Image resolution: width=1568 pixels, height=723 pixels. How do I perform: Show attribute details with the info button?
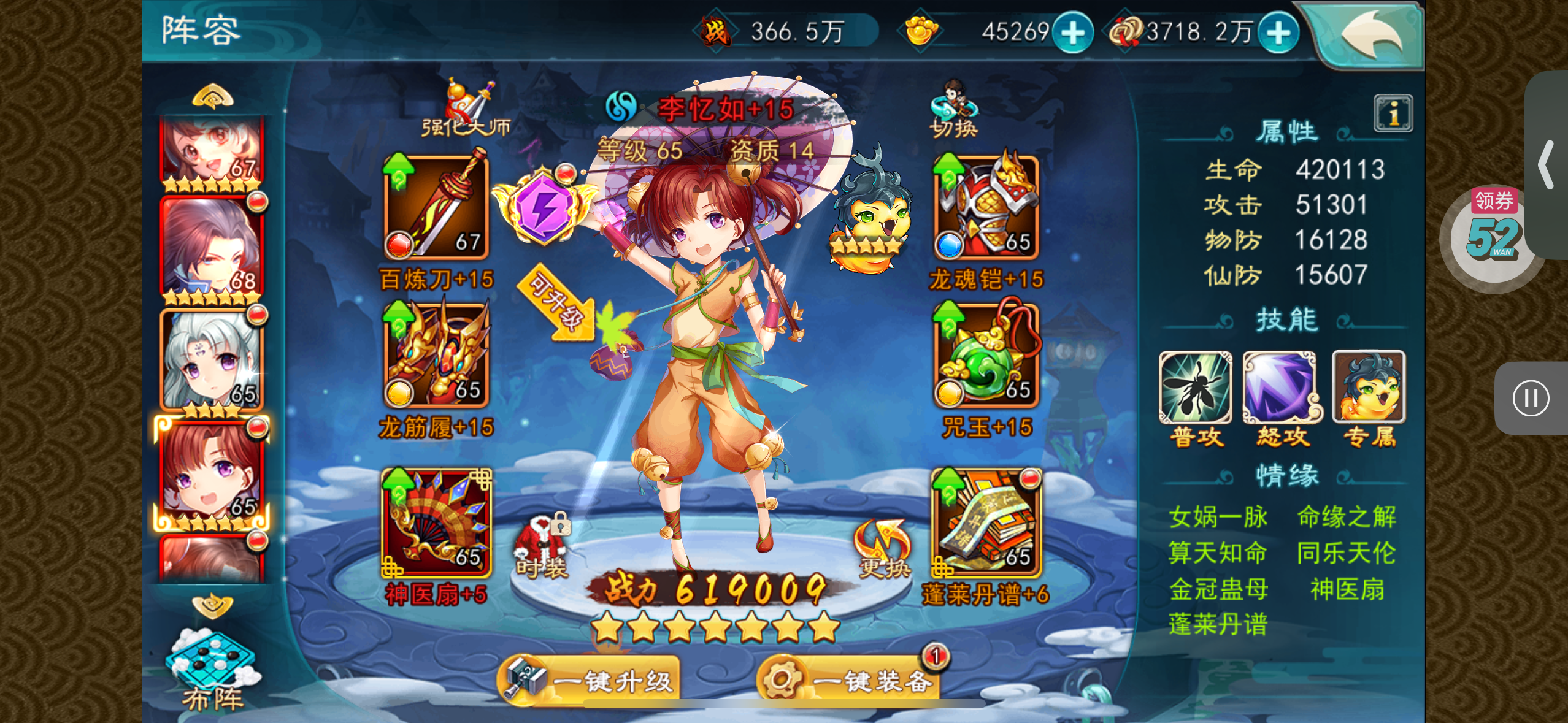coord(1393,113)
